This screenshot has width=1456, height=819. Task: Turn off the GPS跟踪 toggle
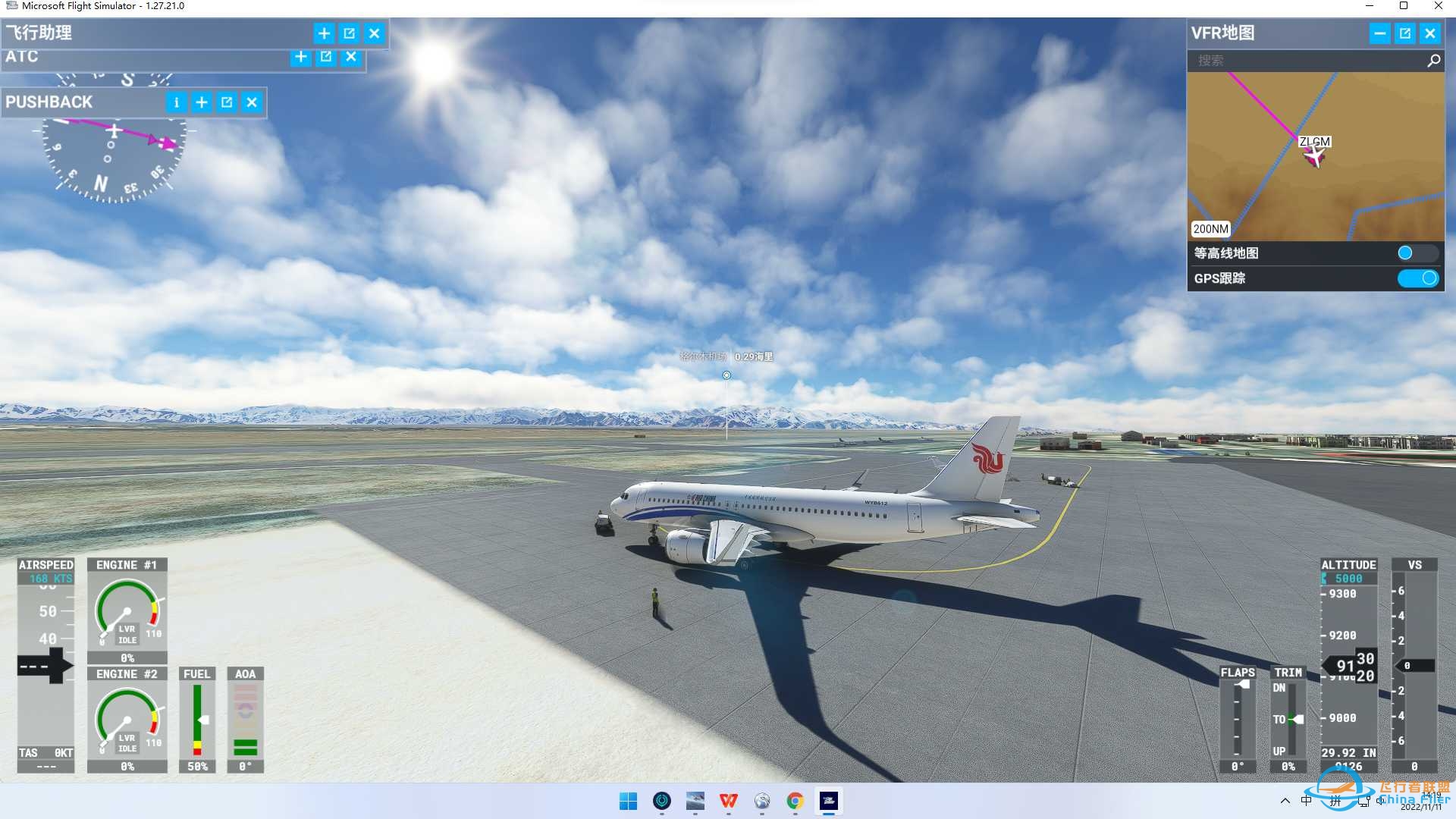pos(1417,278)
